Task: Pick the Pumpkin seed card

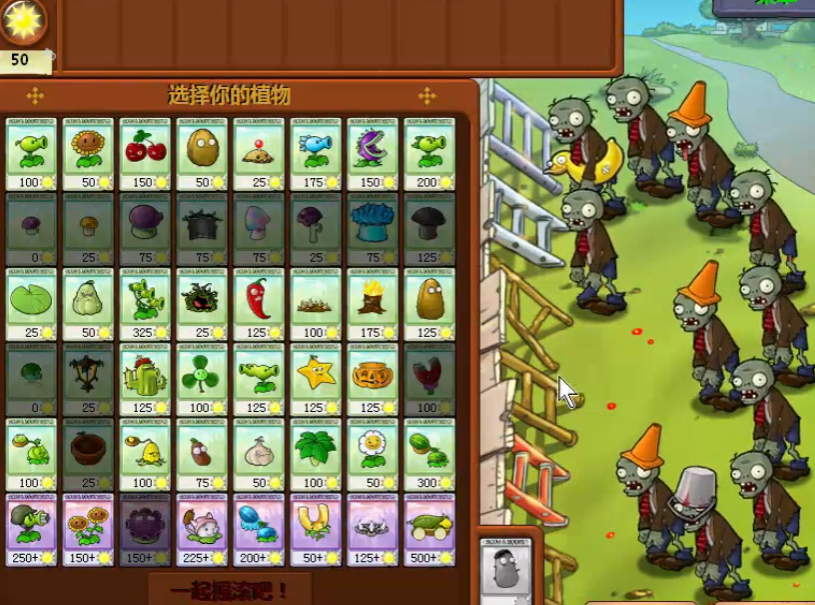Action: coord(372,379)
